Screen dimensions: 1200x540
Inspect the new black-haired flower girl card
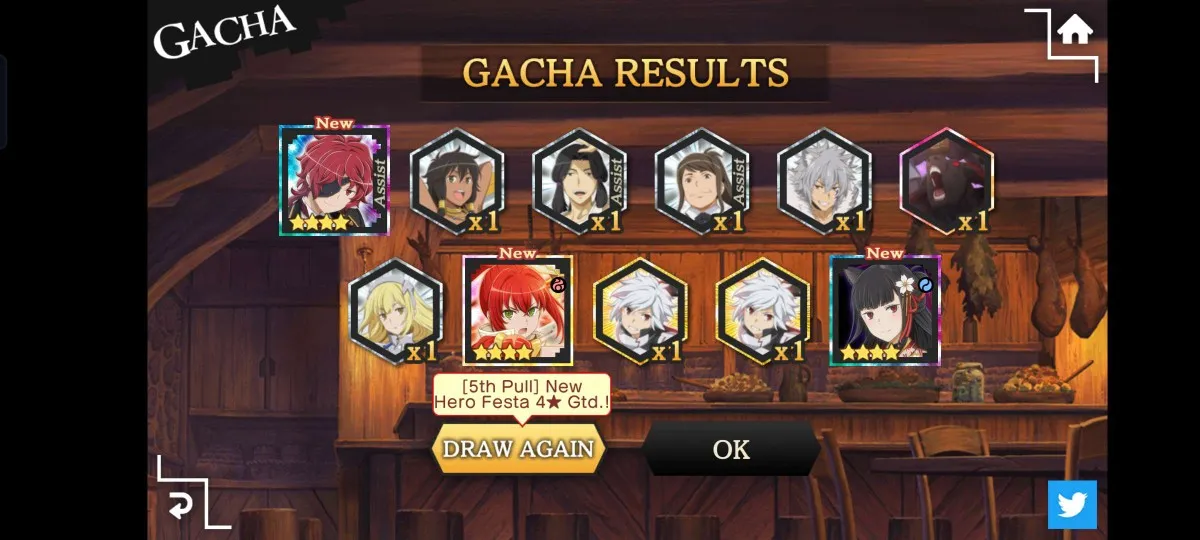coord(885,311)
